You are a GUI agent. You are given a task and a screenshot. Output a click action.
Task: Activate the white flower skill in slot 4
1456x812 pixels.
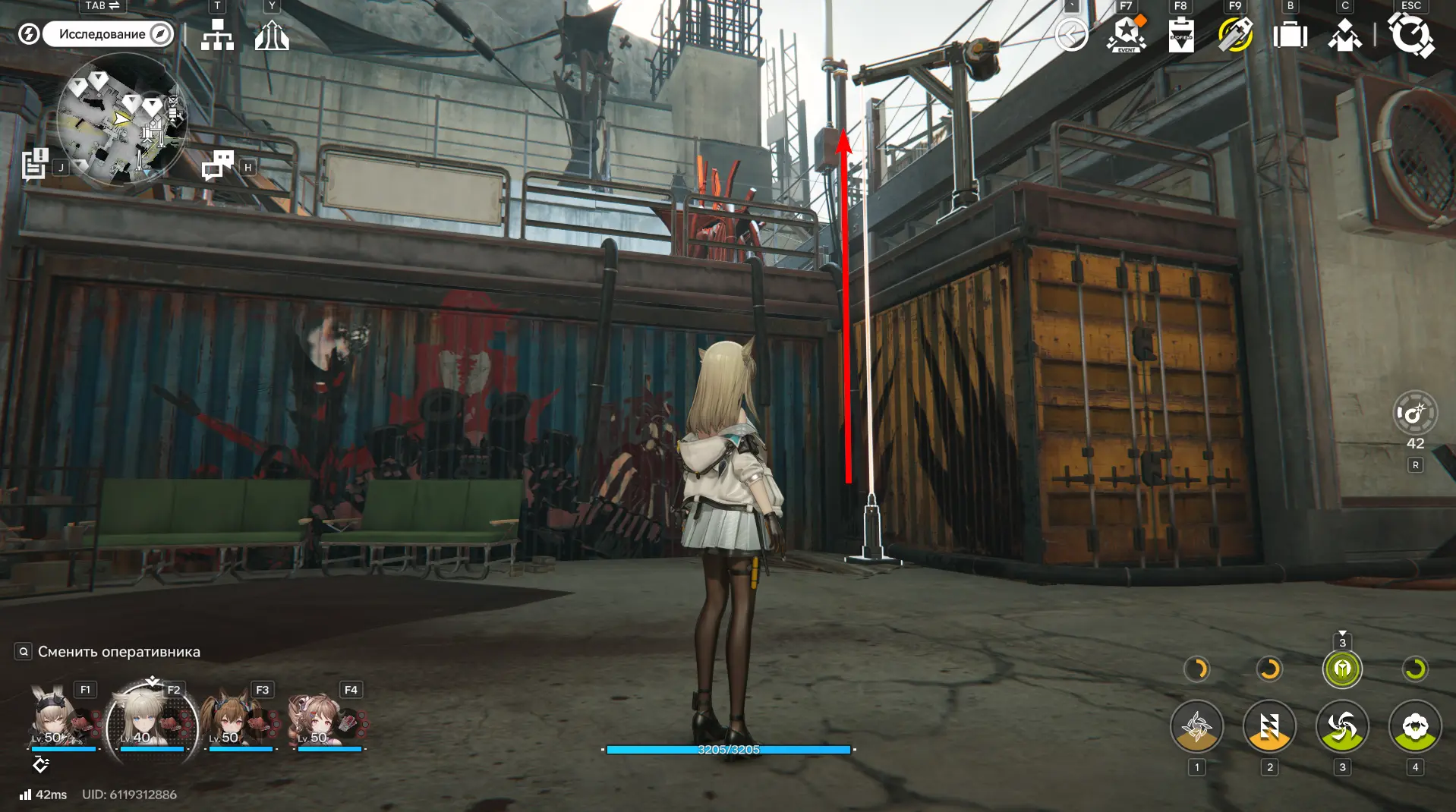coord(1415,727)
